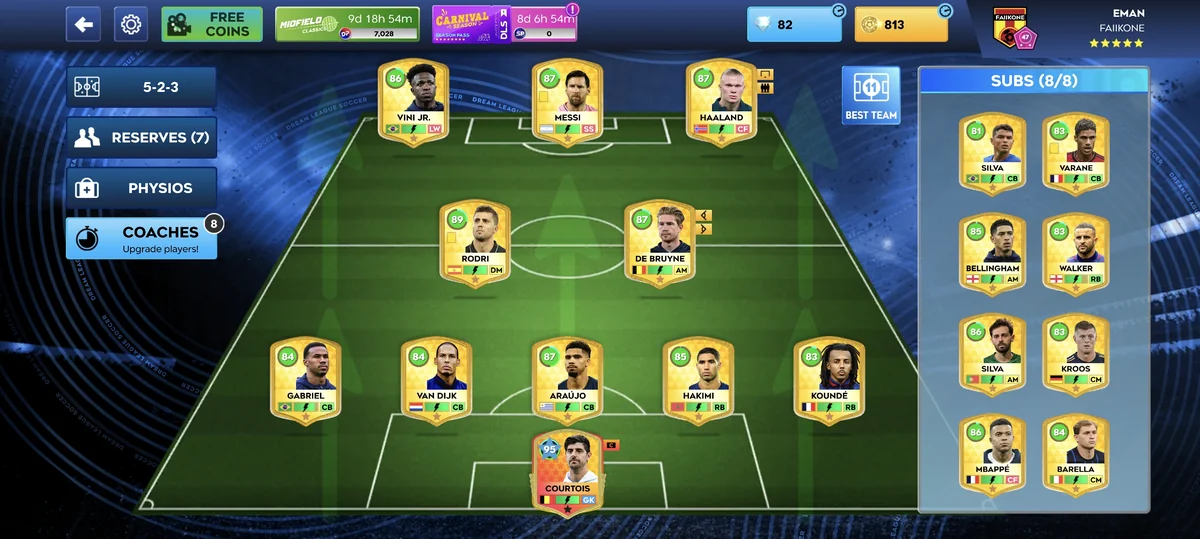Open the Carnival Season pass banner
The width and height of the screenshot is (1200, 539).
(504, 24)
